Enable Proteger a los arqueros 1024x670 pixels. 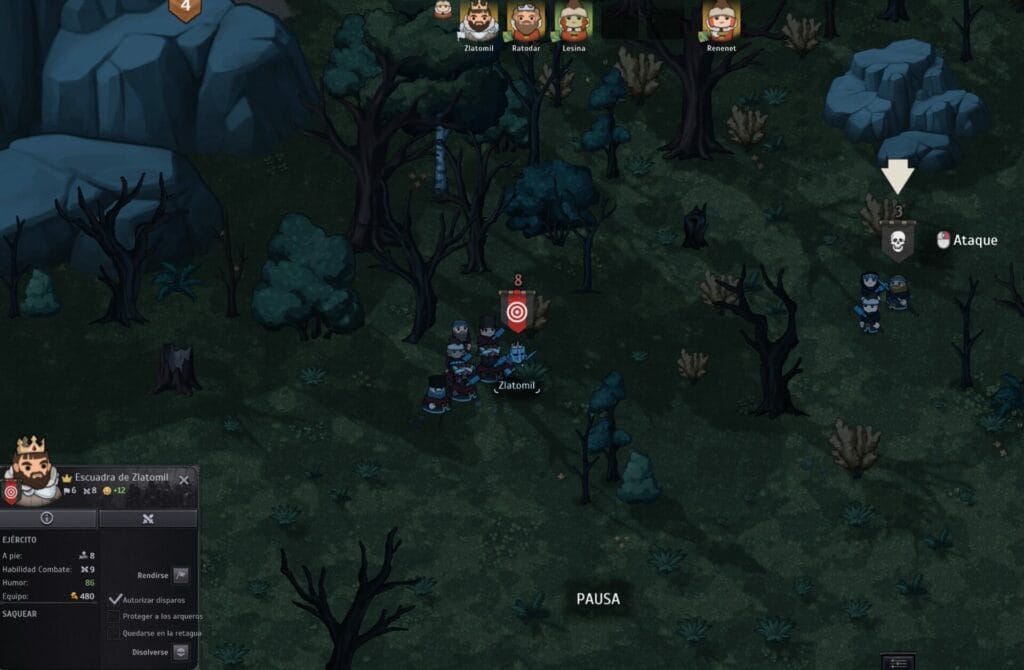tap(114, 616)
